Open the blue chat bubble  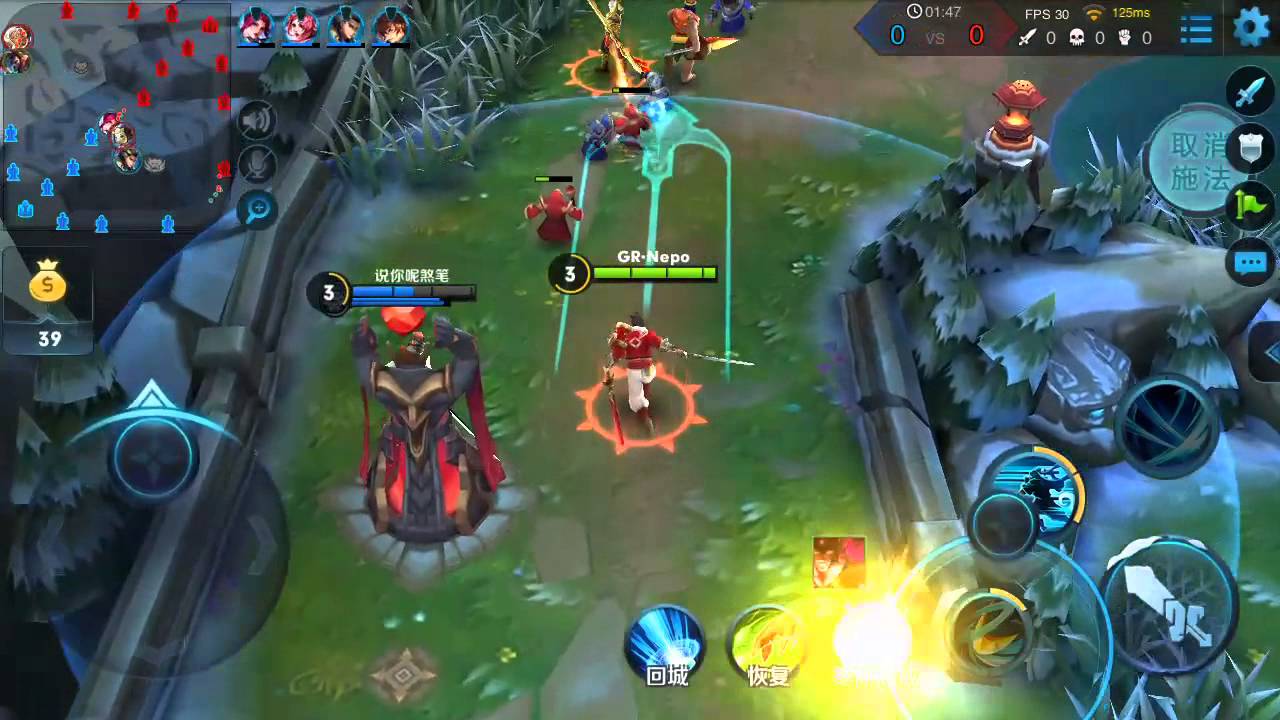(1251, 263)
